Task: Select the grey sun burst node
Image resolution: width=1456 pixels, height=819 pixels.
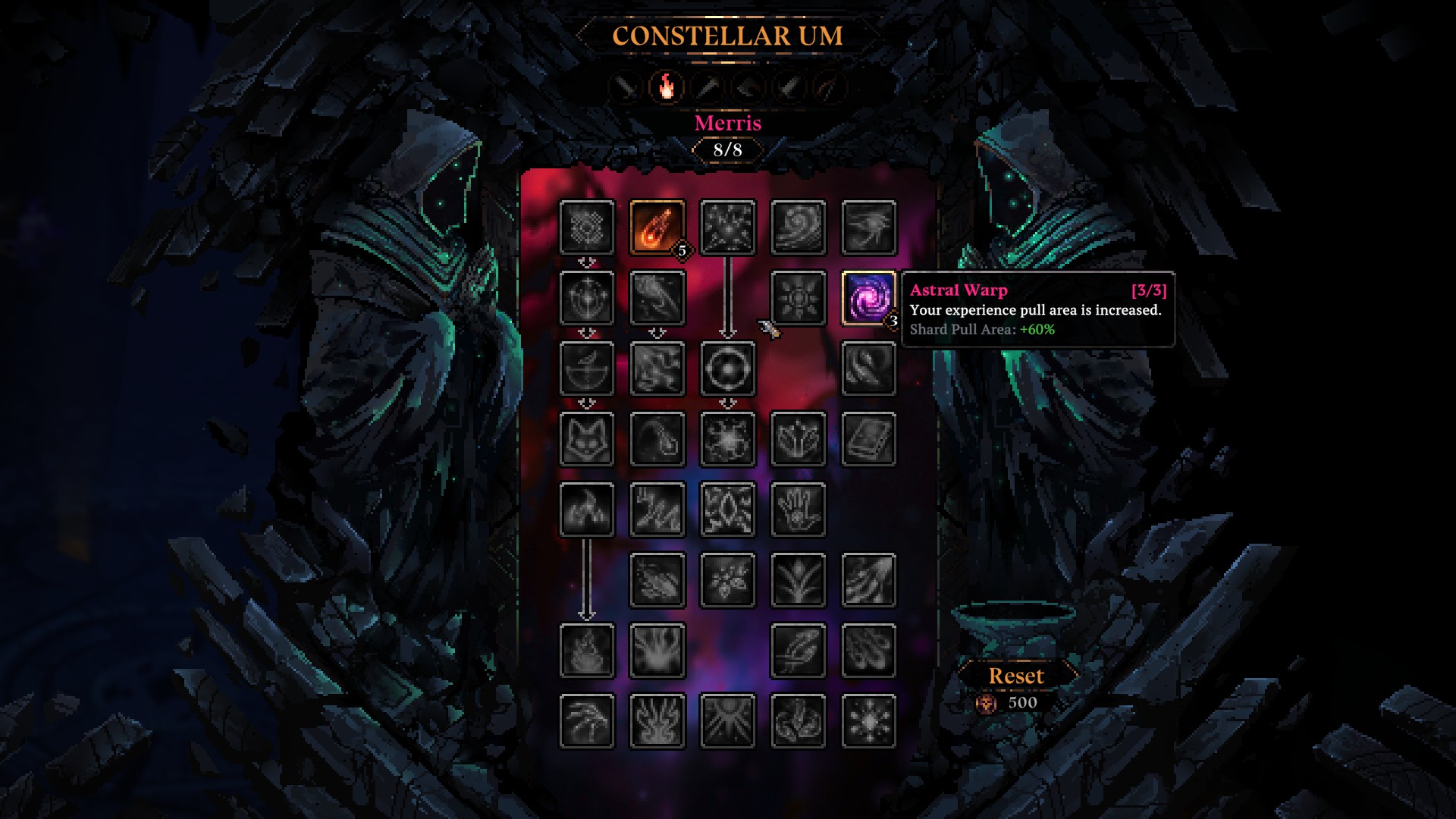Action: (x=798, y=298)
